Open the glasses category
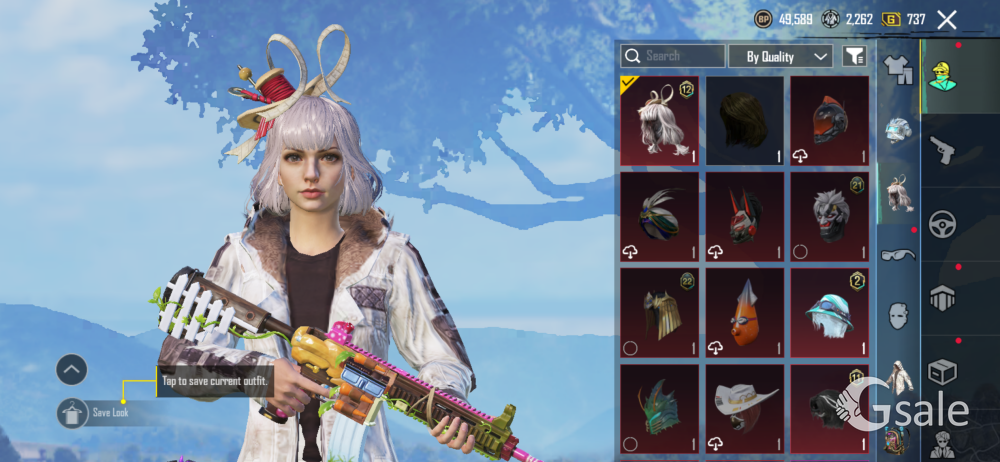This screenshot has height=462, width=1000. coord(899,254)
